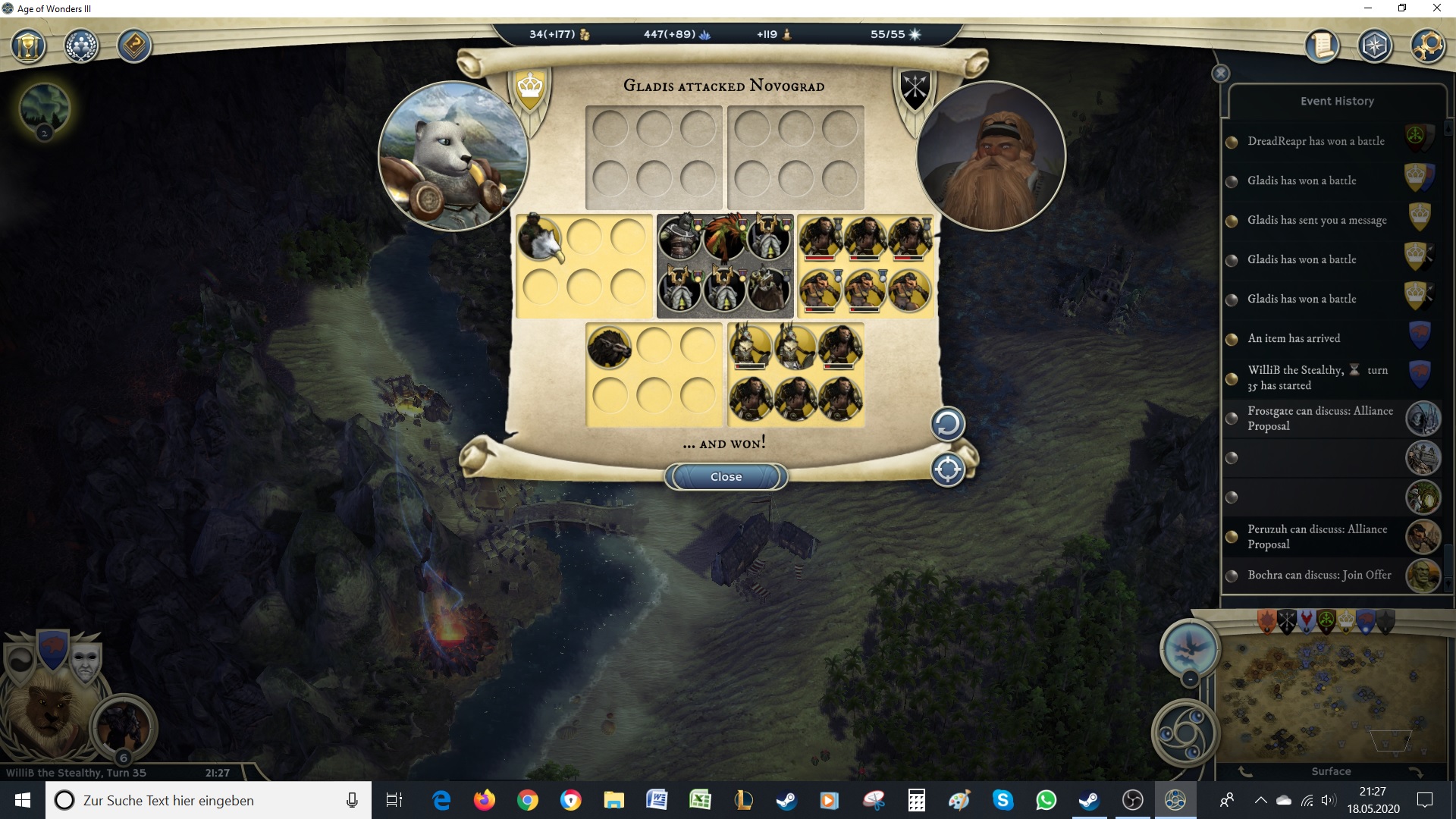Open Peruzuh Alliance Proposal event
This screenshot has height=819, width=1456.
pos(1317,537)
